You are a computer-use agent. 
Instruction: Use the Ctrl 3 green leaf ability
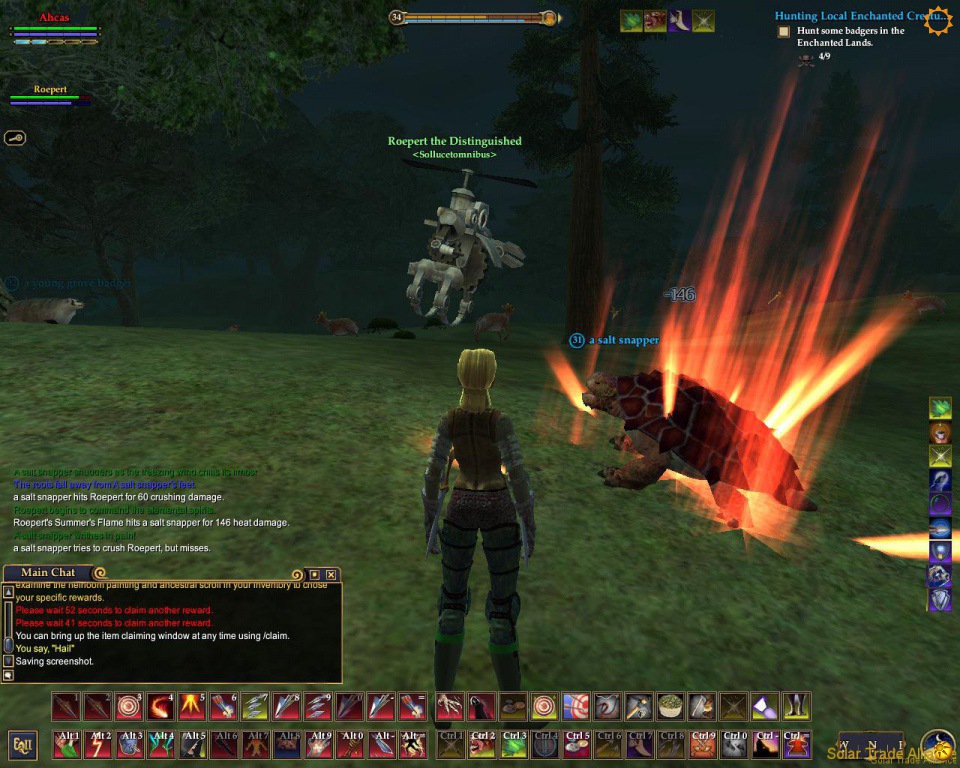pyautogui.click(x=514, y=745)
